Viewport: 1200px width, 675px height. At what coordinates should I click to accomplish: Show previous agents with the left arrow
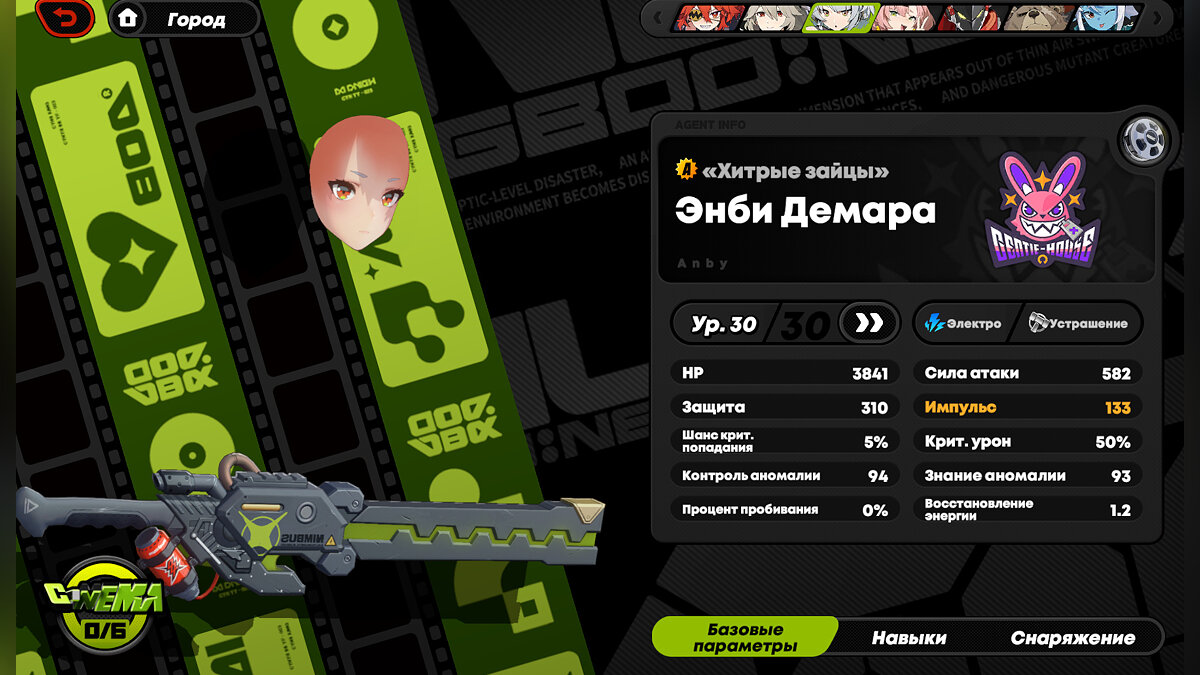[656, 18]
